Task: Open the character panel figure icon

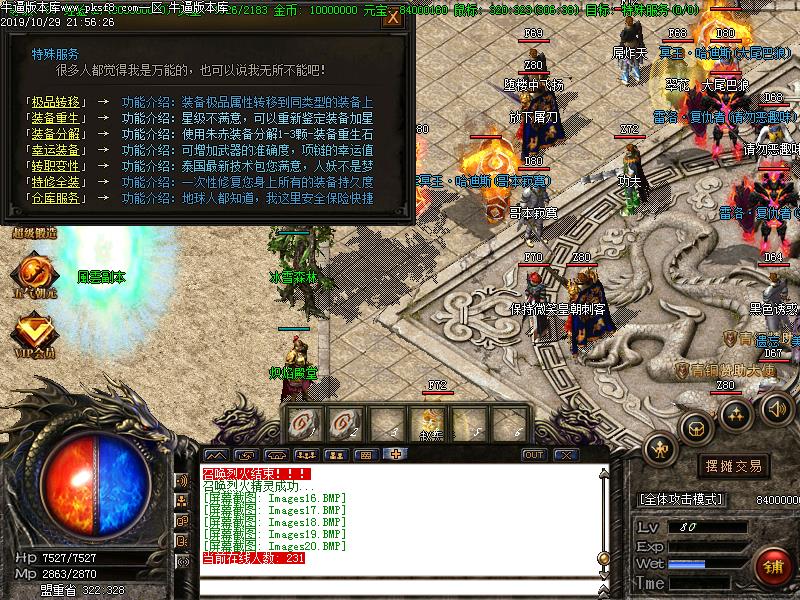Action: (661, 449)
